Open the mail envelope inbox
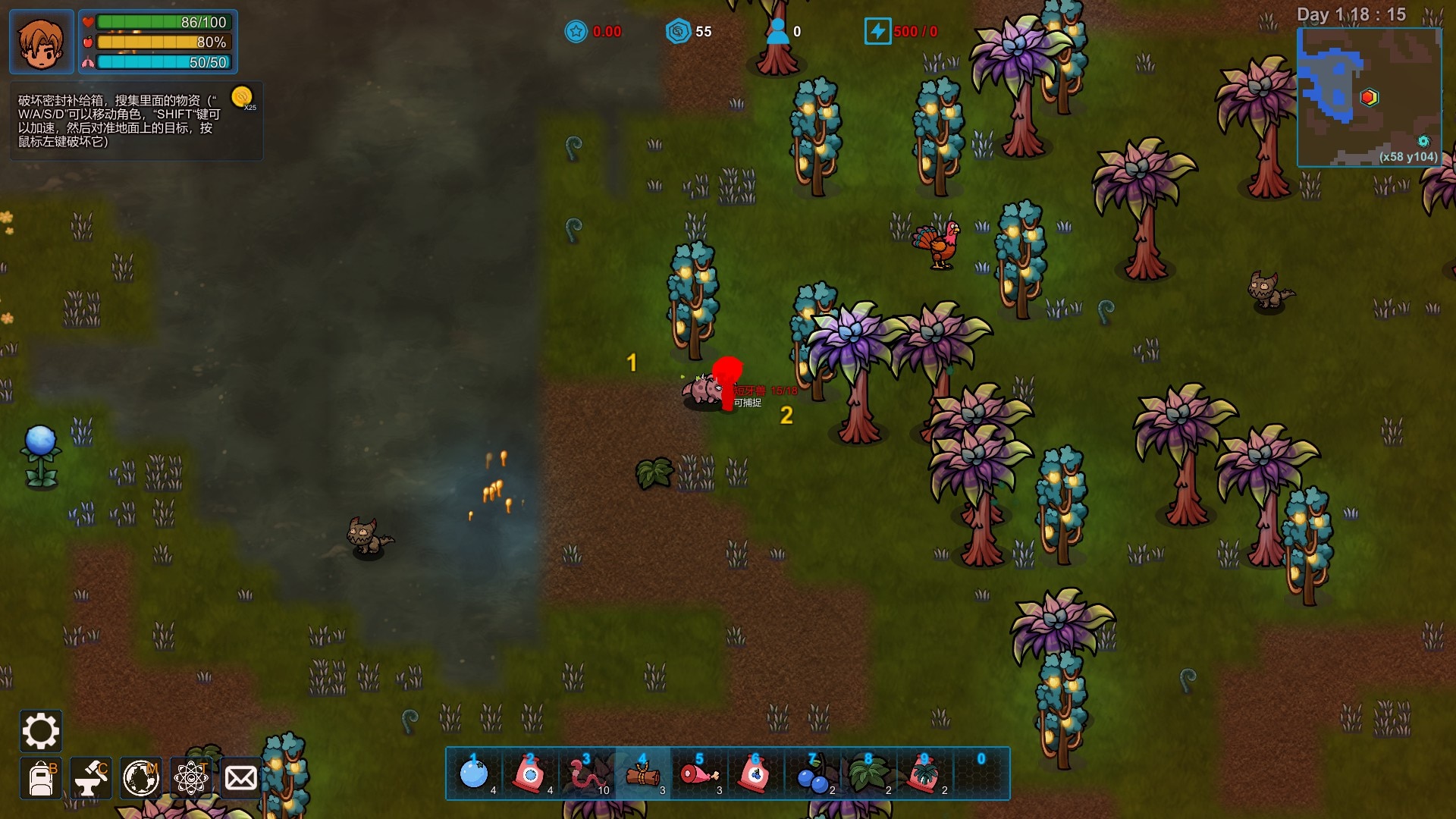Screen dimensions: 1456x819 [241, 779]
